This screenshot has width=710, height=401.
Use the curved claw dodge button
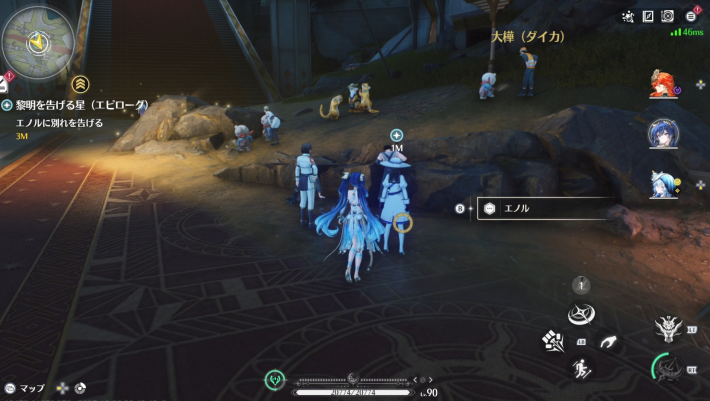608,342
